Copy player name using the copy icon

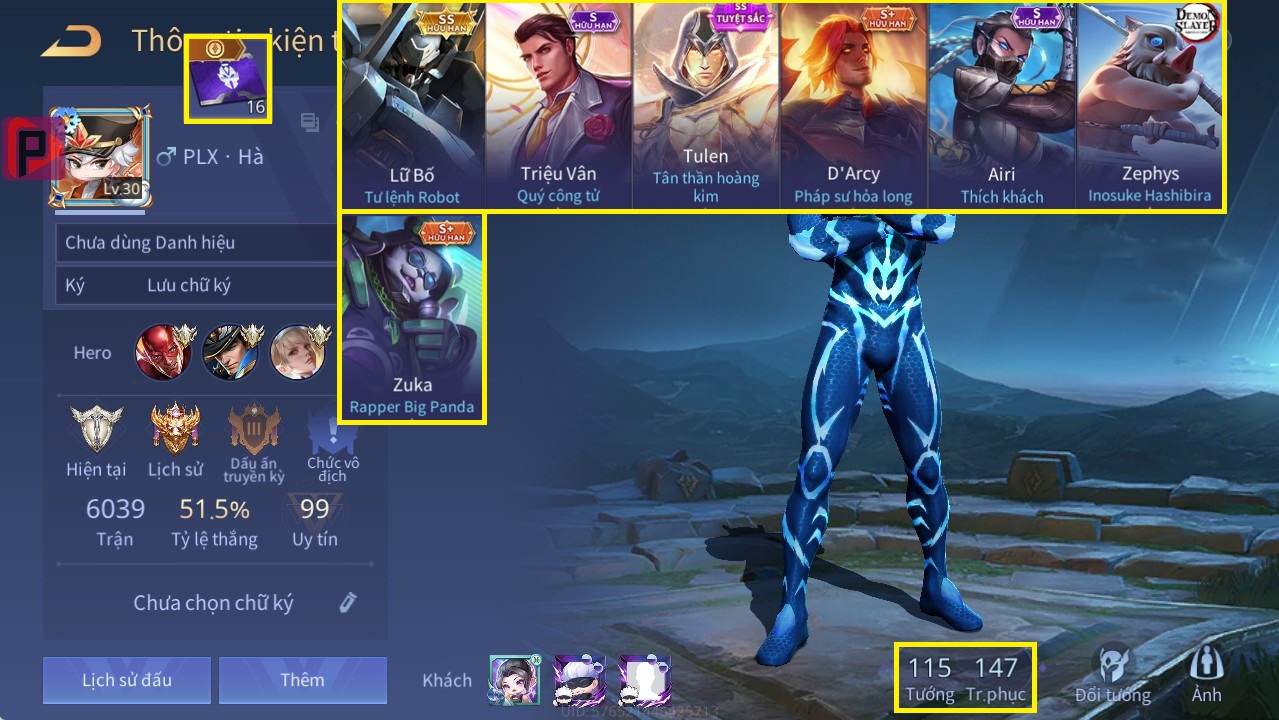click(x=310, y=123)
